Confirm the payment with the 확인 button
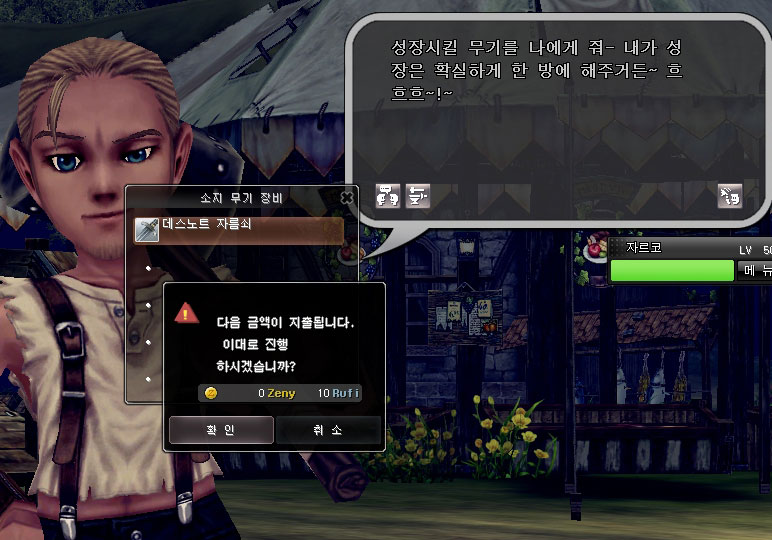The width and height of the screenshot is (772, 540). [x=221, y=430]
